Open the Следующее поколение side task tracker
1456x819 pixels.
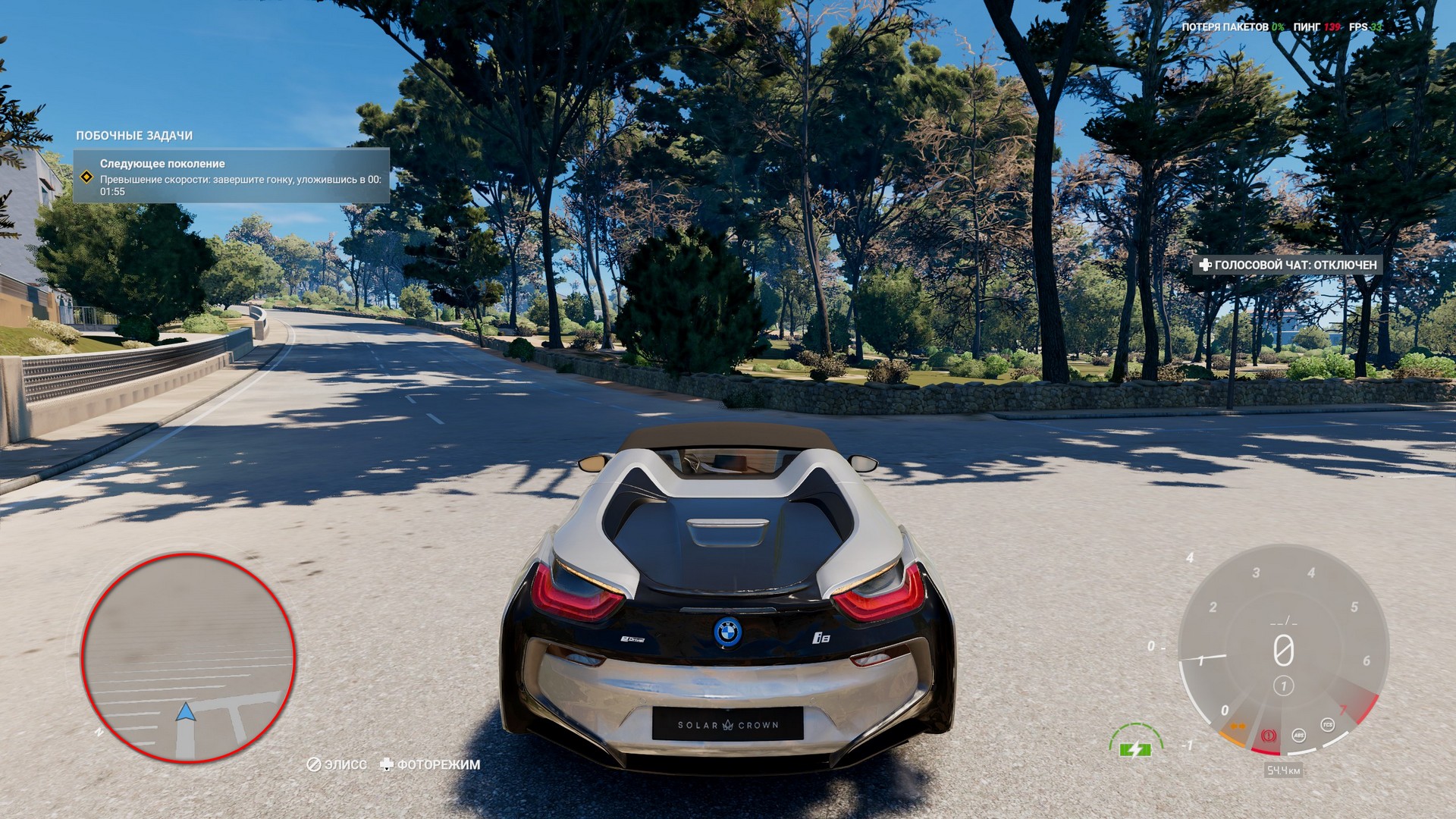coord(231,176)
